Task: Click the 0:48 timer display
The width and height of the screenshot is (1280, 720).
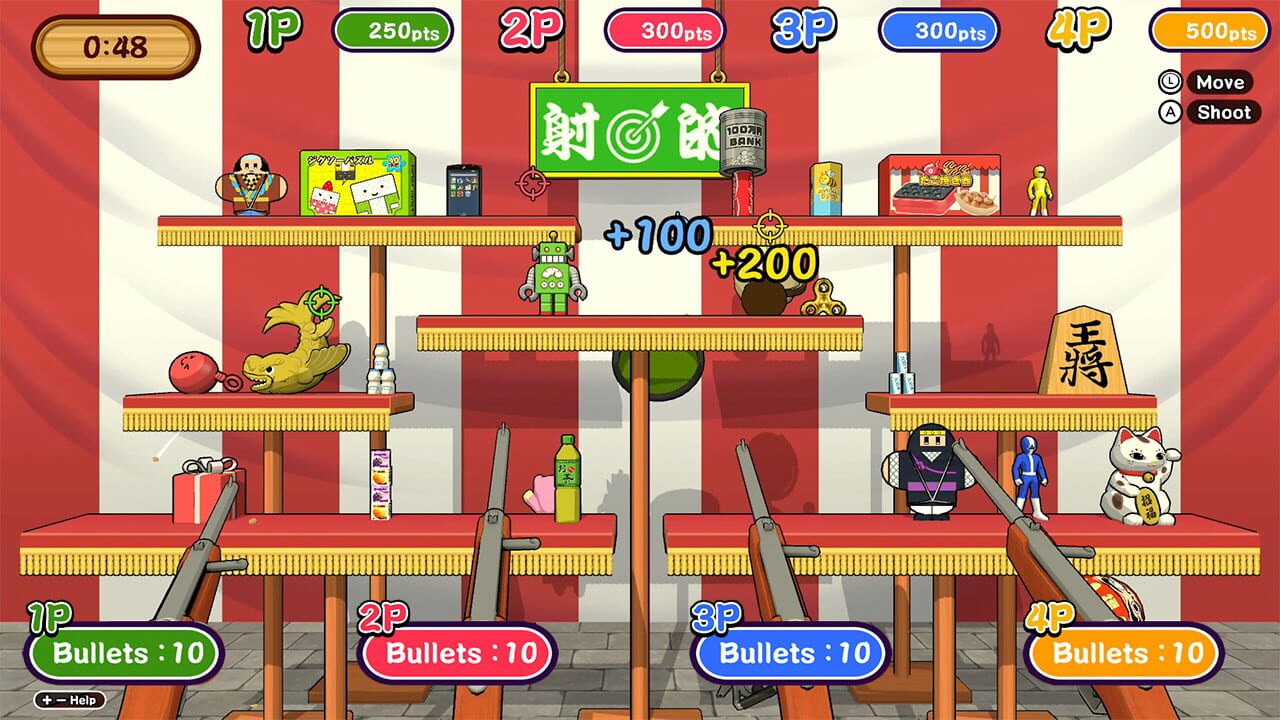Action: (x=115, y=40)
